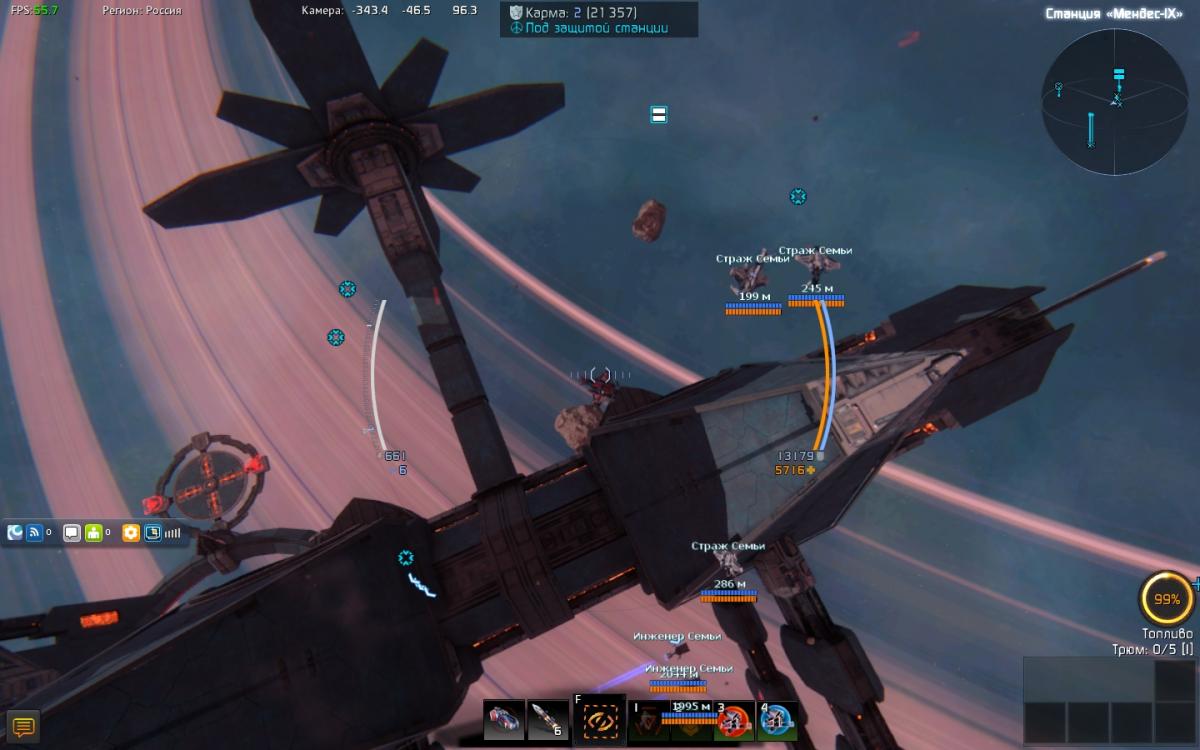Activate the blue module in slot 4
1200x750 pixels.
tap(777, 721)
